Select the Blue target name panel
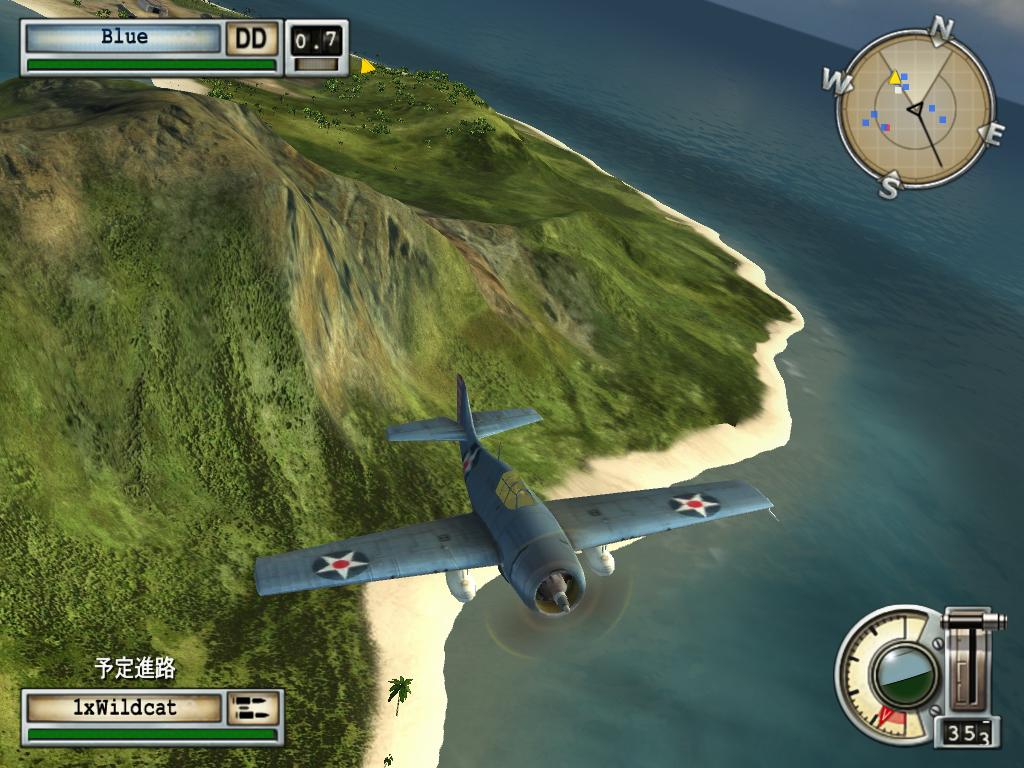 click(x=123, y=38)
